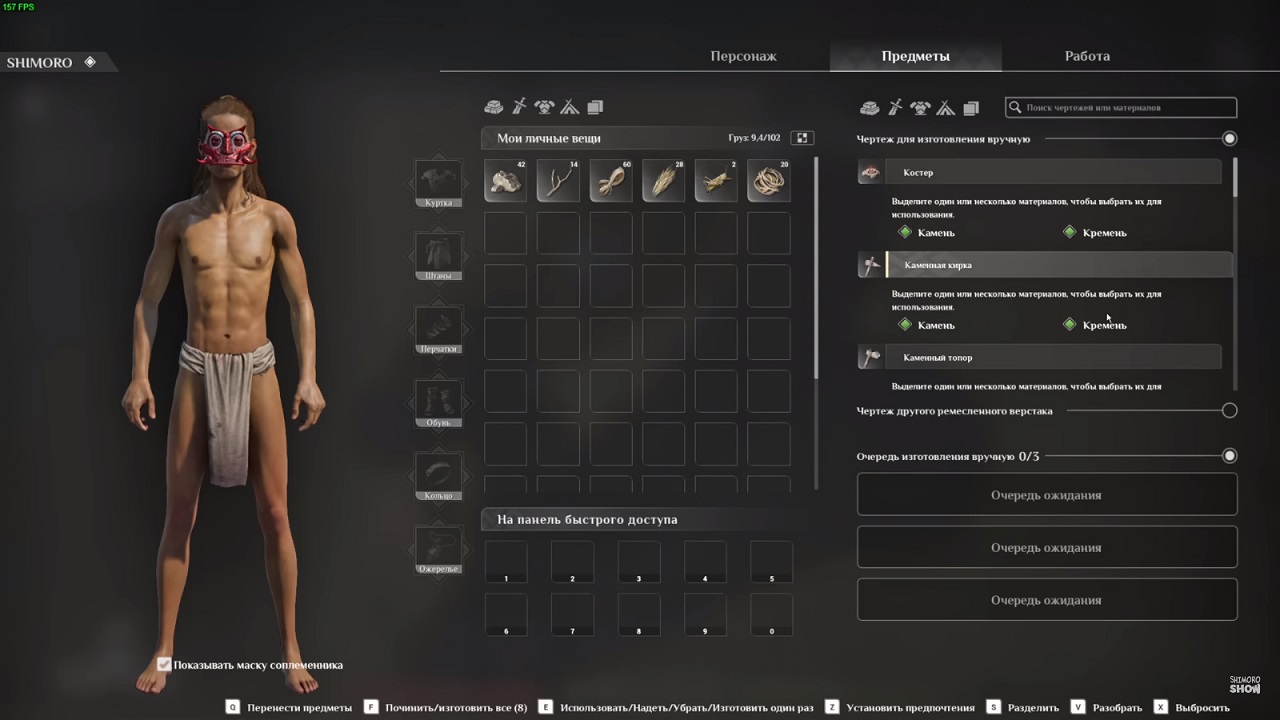The width and height of the screenshot is (1280, 720).
Task: Click the Куртка equipment slot
Action: coord(438,182)
